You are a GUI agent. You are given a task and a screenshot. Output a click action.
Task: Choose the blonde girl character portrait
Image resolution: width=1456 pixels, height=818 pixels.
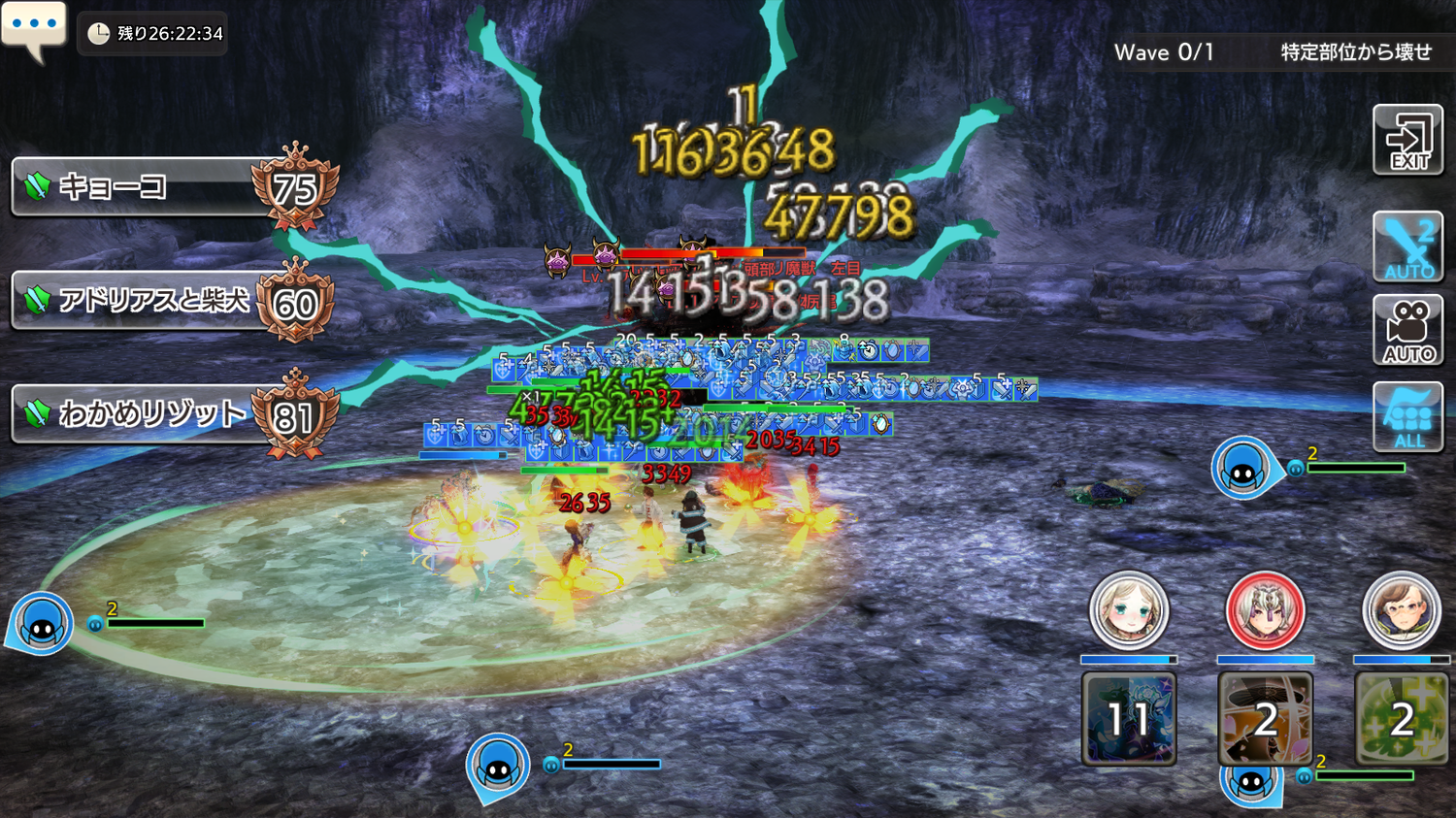(x=1128, y=610)
